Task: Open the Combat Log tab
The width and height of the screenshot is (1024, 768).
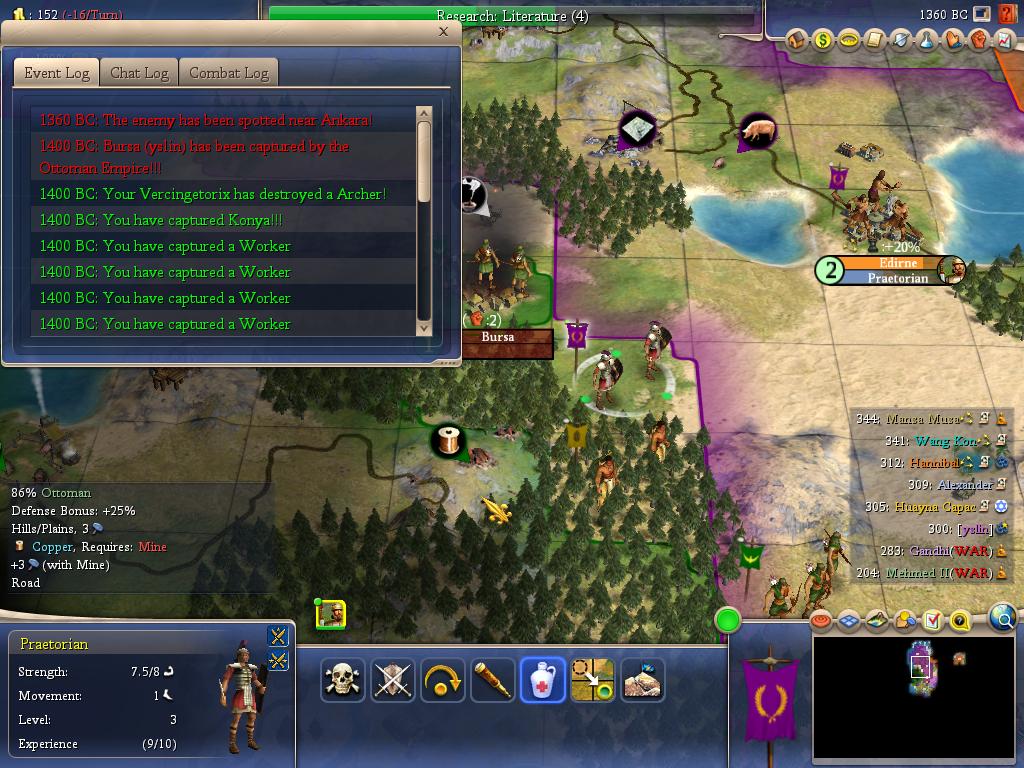Action: tap(228, 73)
